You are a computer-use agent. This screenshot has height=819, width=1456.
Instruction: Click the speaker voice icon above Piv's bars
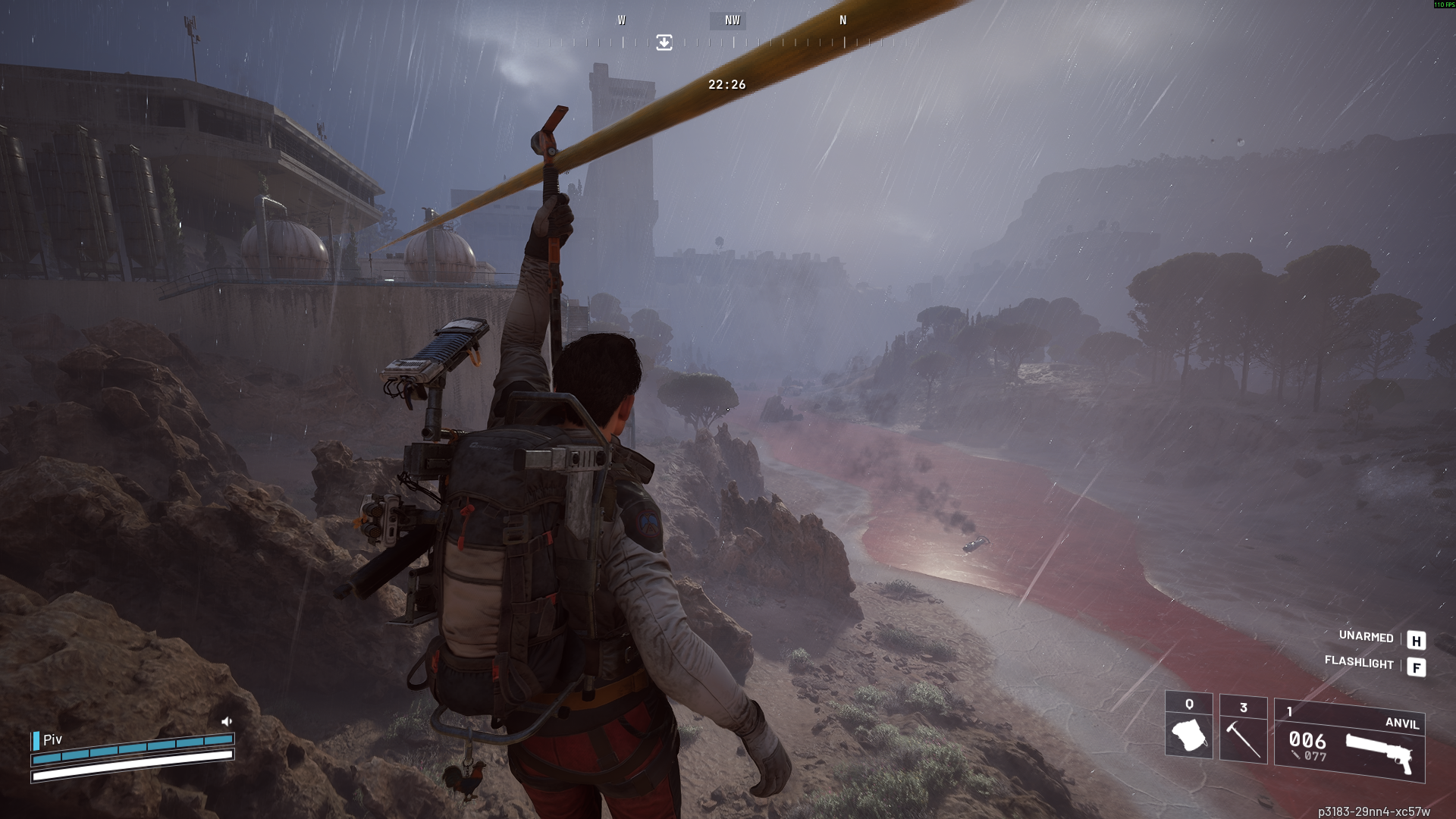(226, 721)
